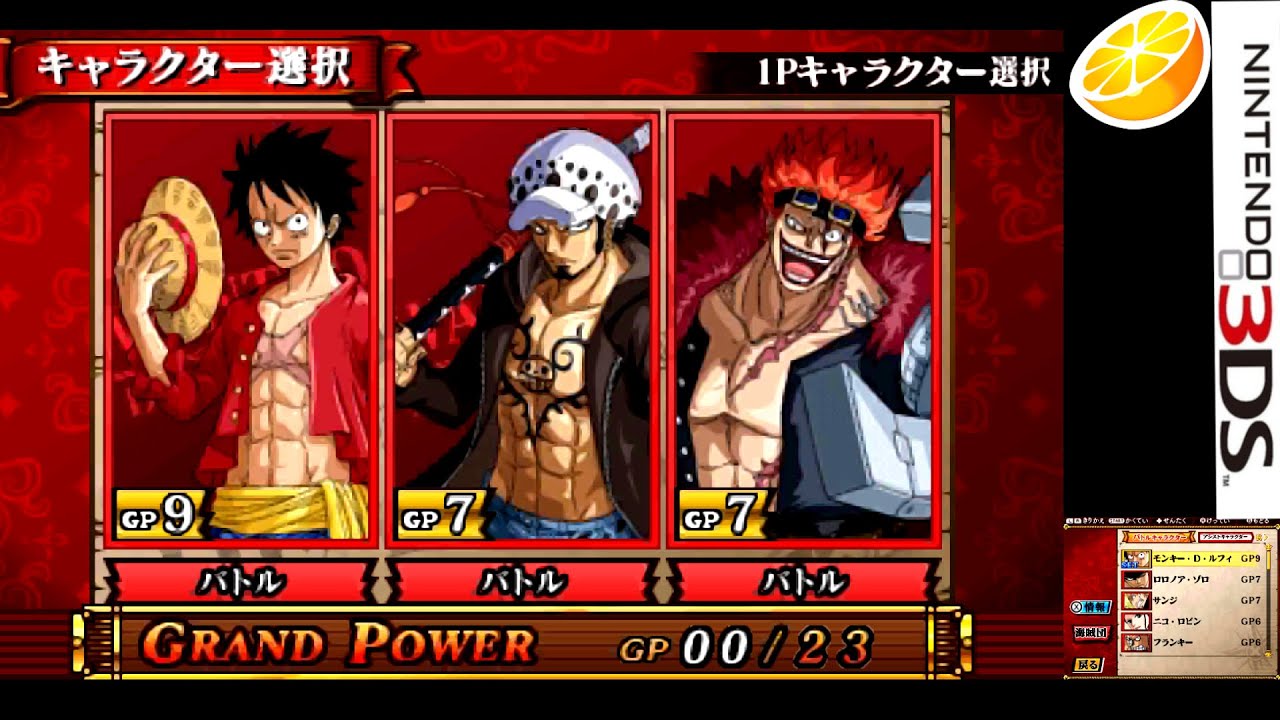Select the Nico Robin thumbnail icon

point(1137,620)
